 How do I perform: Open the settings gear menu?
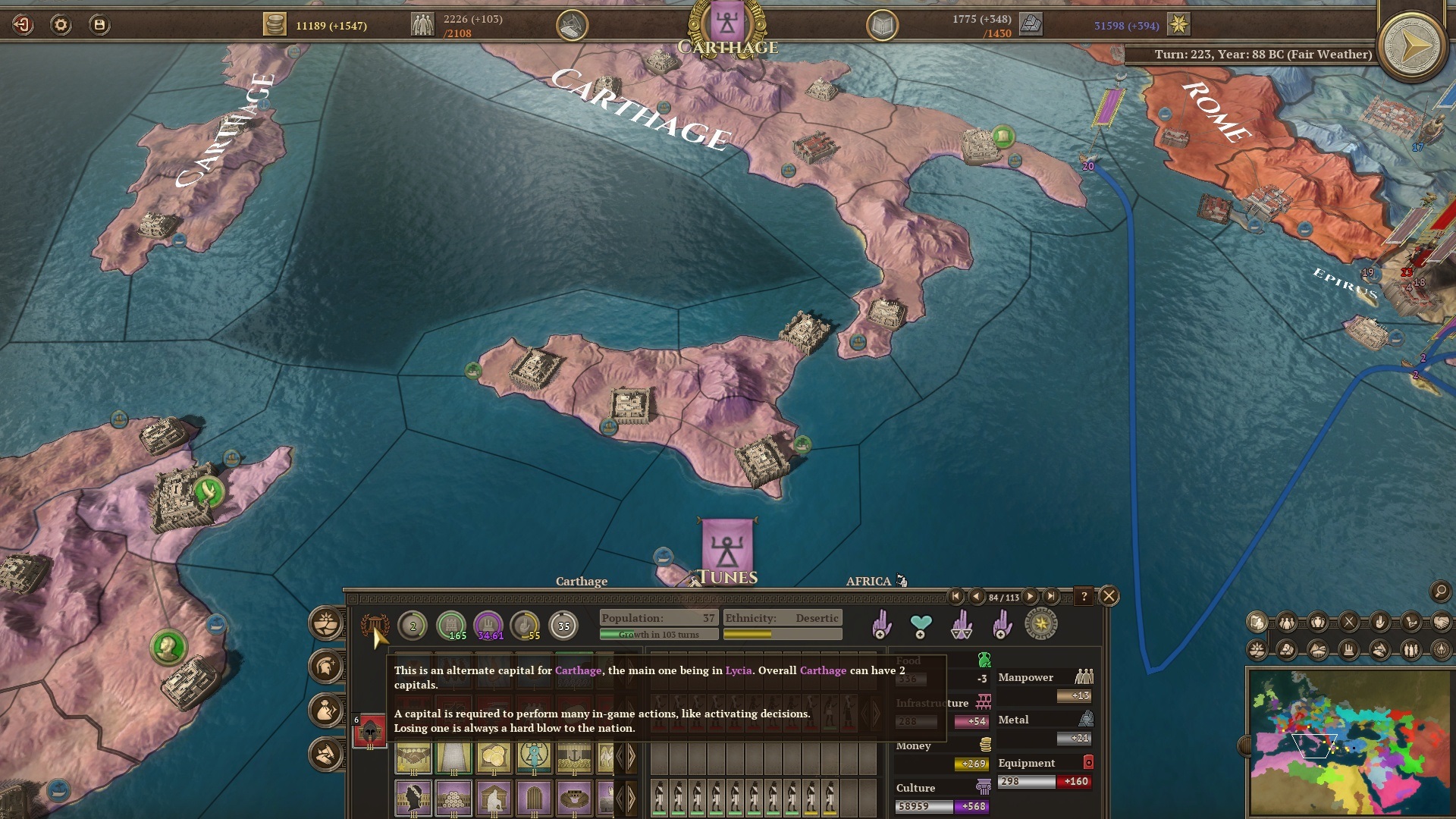coord(61,25)
